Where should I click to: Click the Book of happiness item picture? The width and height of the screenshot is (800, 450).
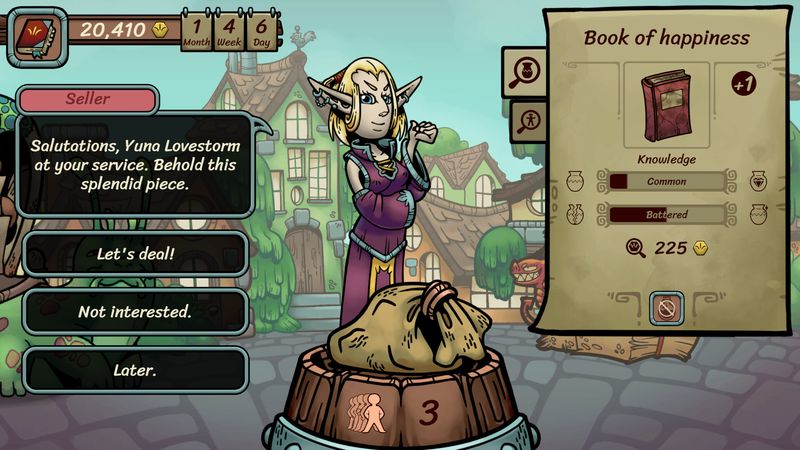click(x=666, y=106)
